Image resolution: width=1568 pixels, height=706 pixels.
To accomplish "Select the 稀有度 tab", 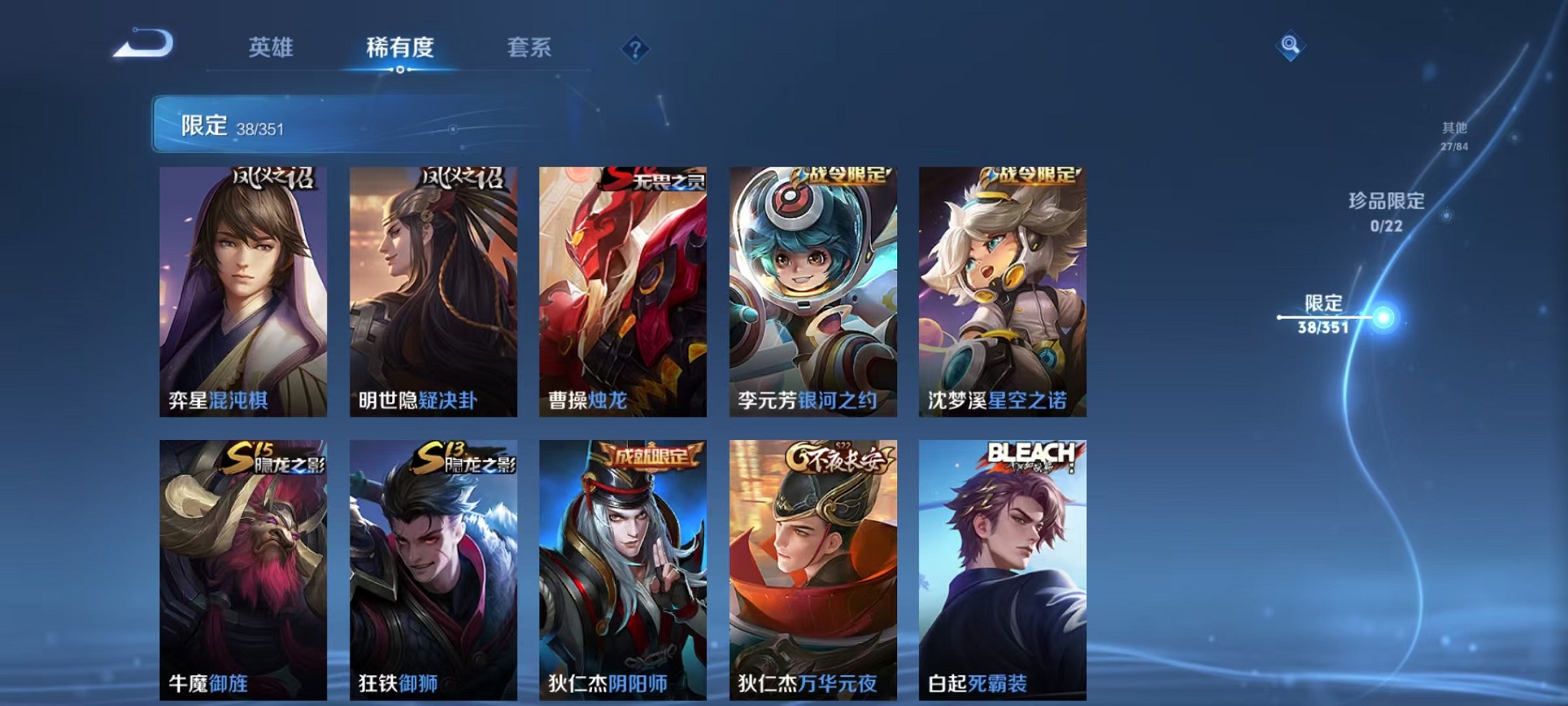I will tap(399, 48).
